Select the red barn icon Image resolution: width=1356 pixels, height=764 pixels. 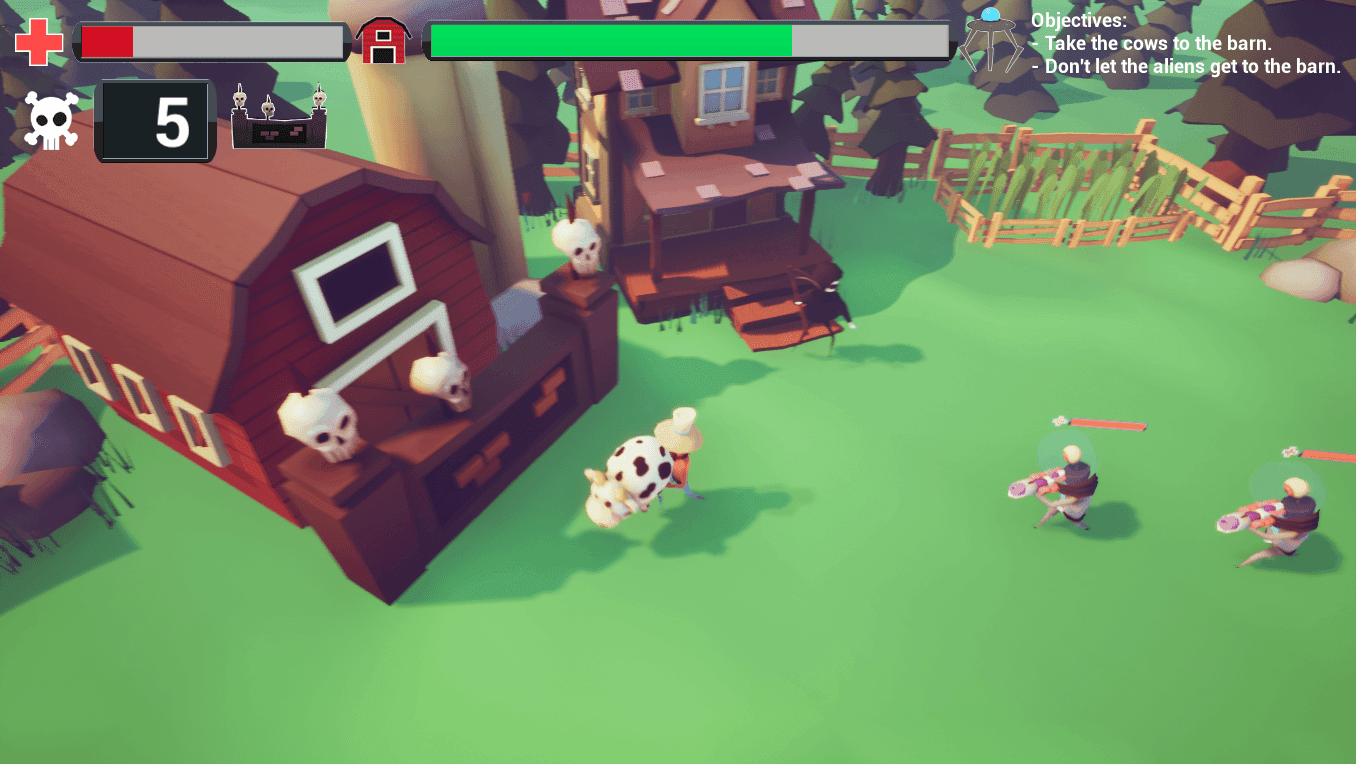coord(383,41)
